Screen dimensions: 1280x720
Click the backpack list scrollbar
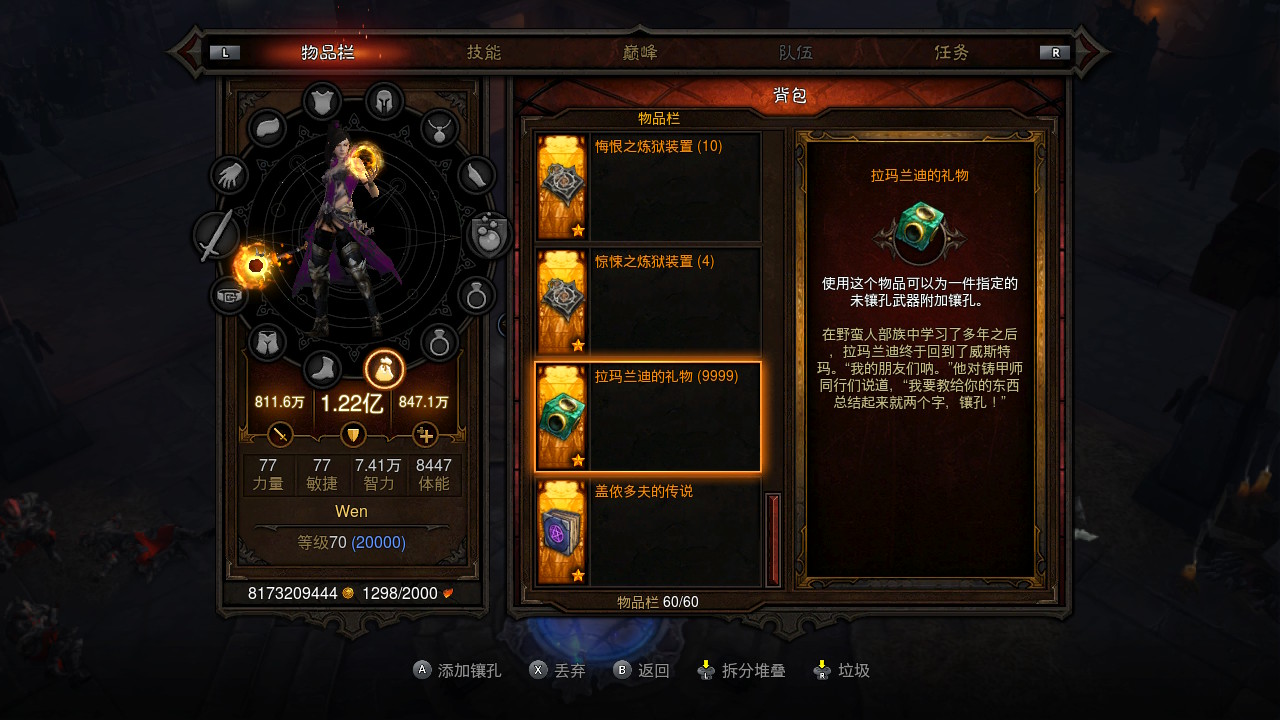[x=773, y=539]
